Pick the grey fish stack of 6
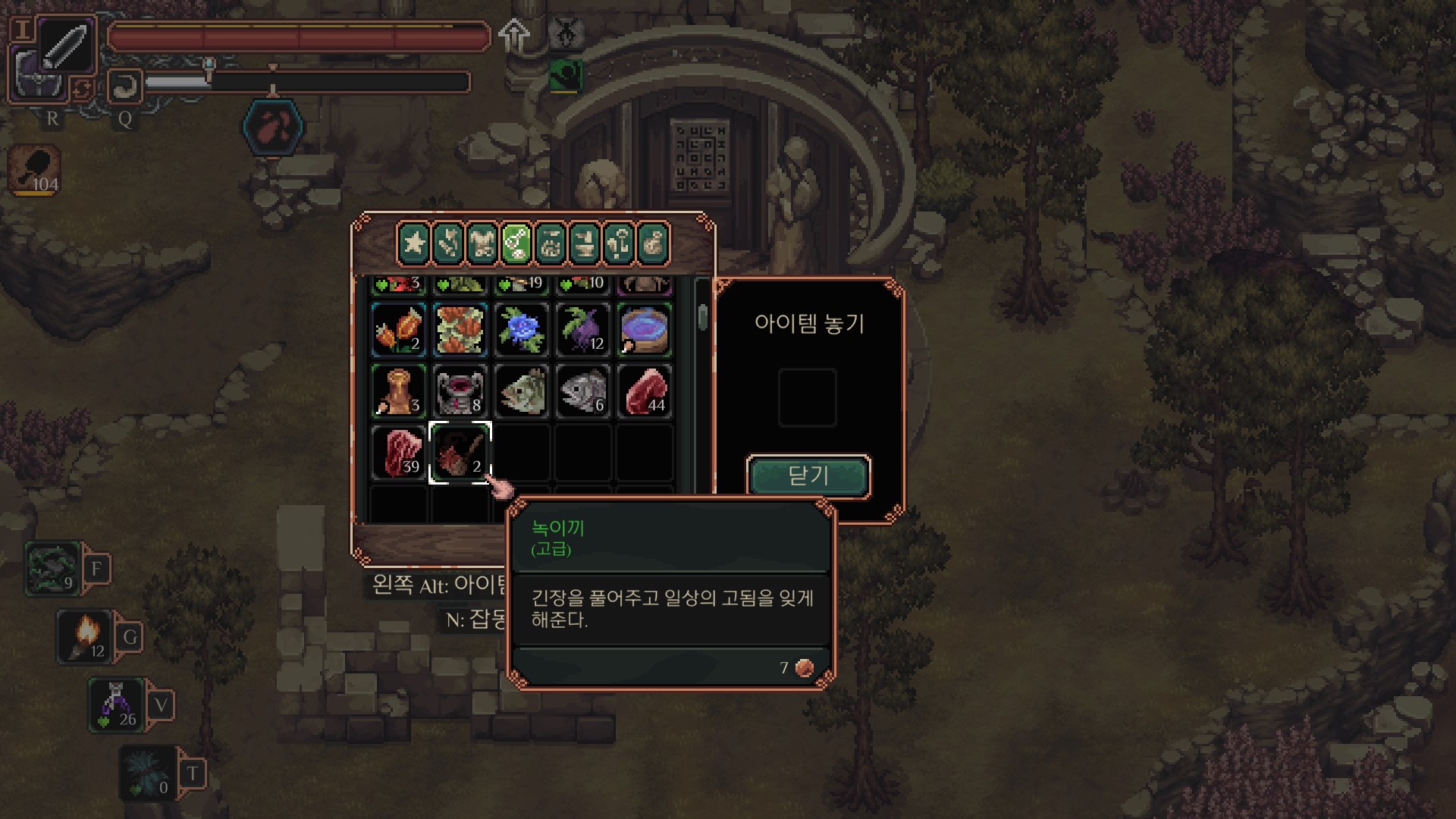1456x819 pixels. tap(582, 391)
